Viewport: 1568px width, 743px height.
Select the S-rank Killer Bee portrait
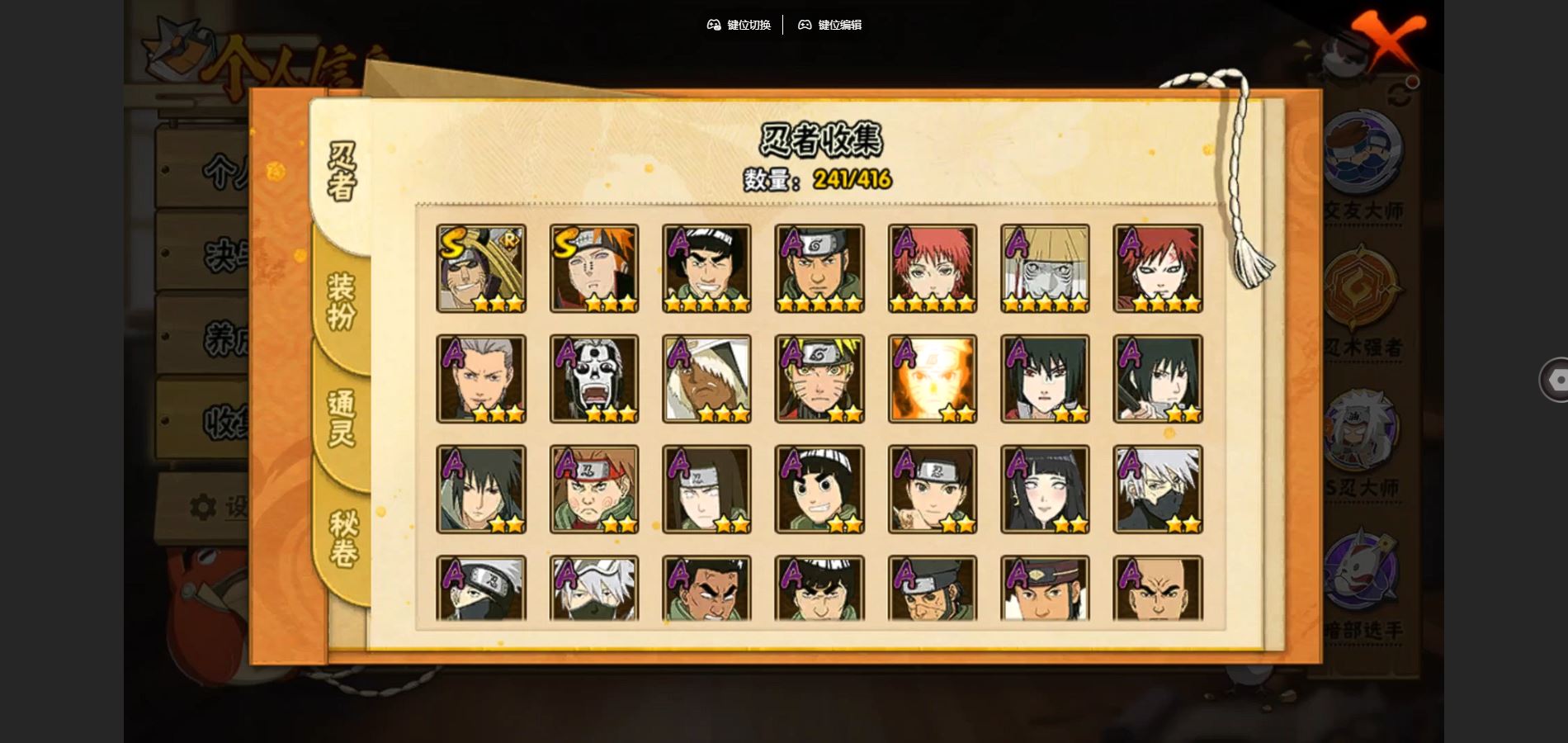pyautogui.click(x=481, y=268)
